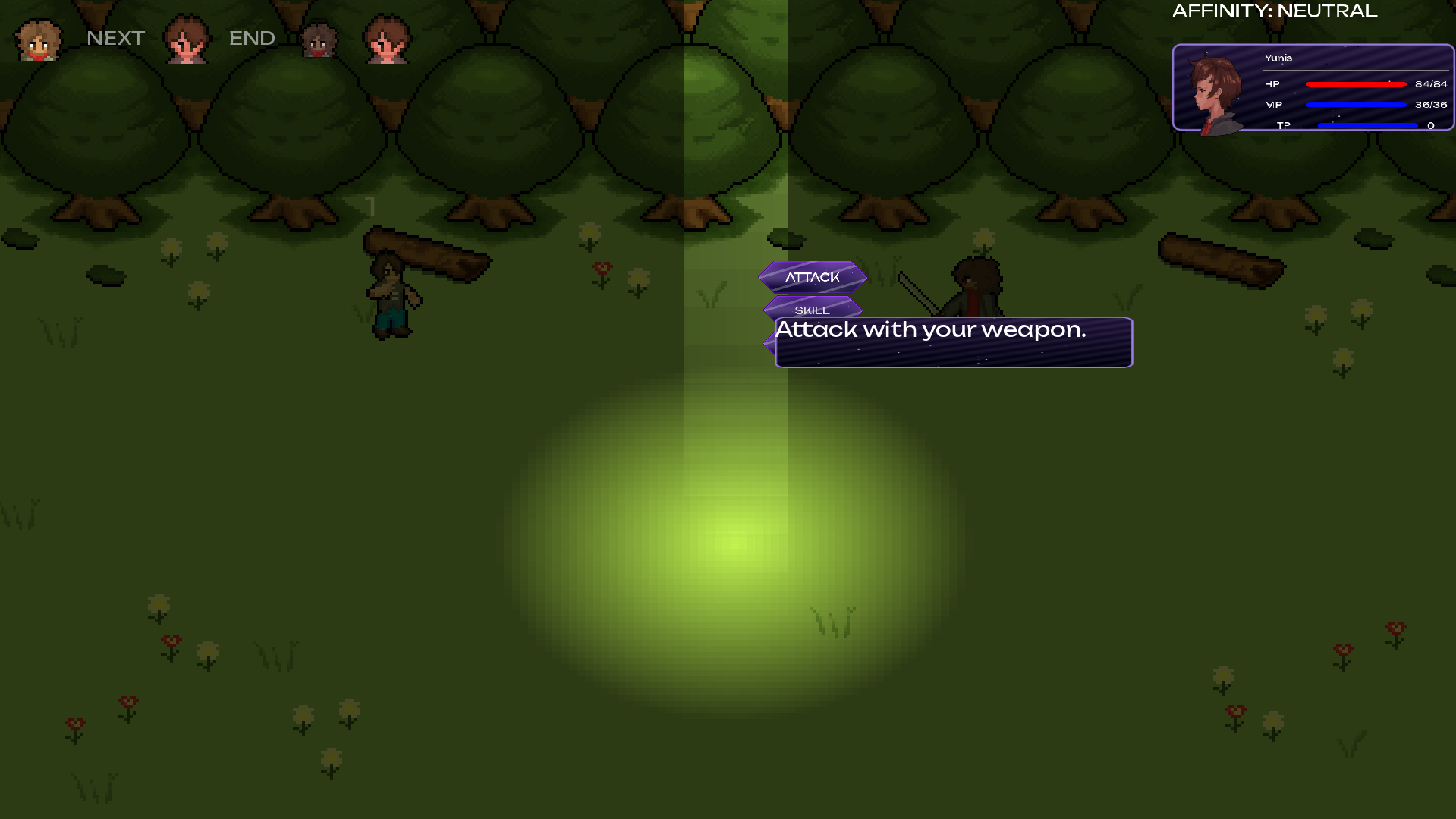
Task: Open Yunis's detailed status panel
Action: click(1313, 87)
